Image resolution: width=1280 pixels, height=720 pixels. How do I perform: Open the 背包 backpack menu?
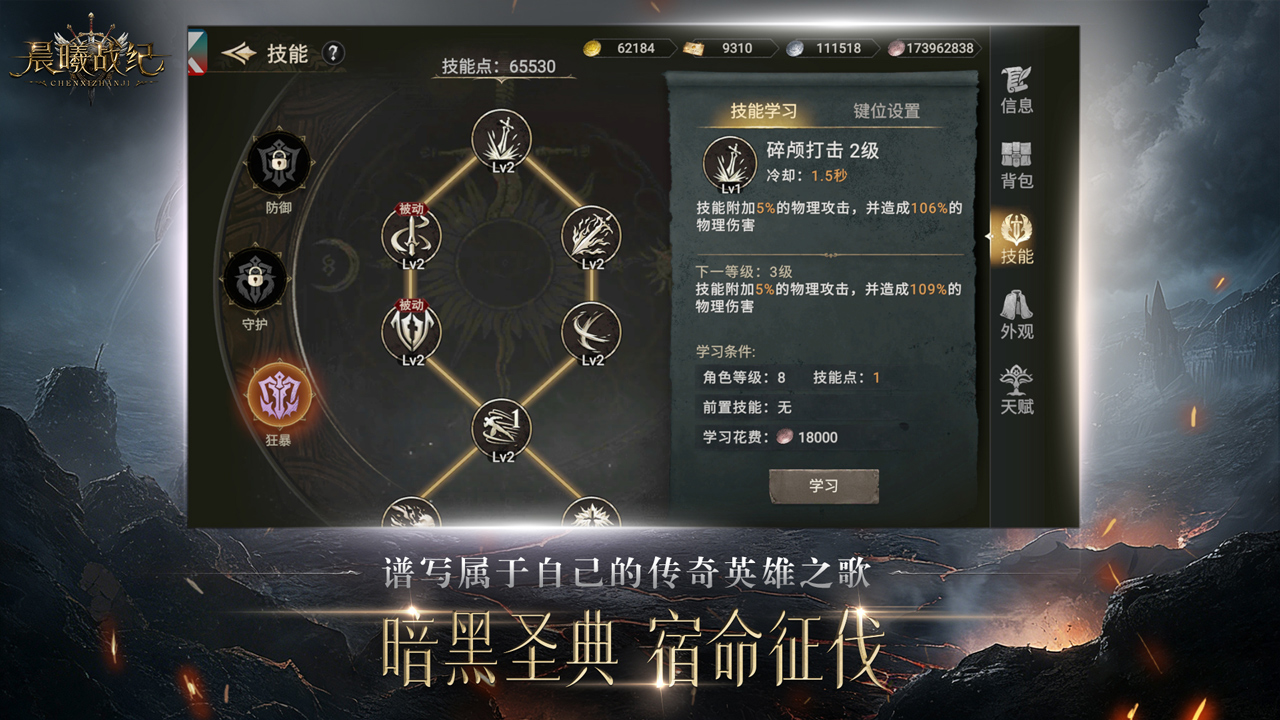(x=1016, y=166)
